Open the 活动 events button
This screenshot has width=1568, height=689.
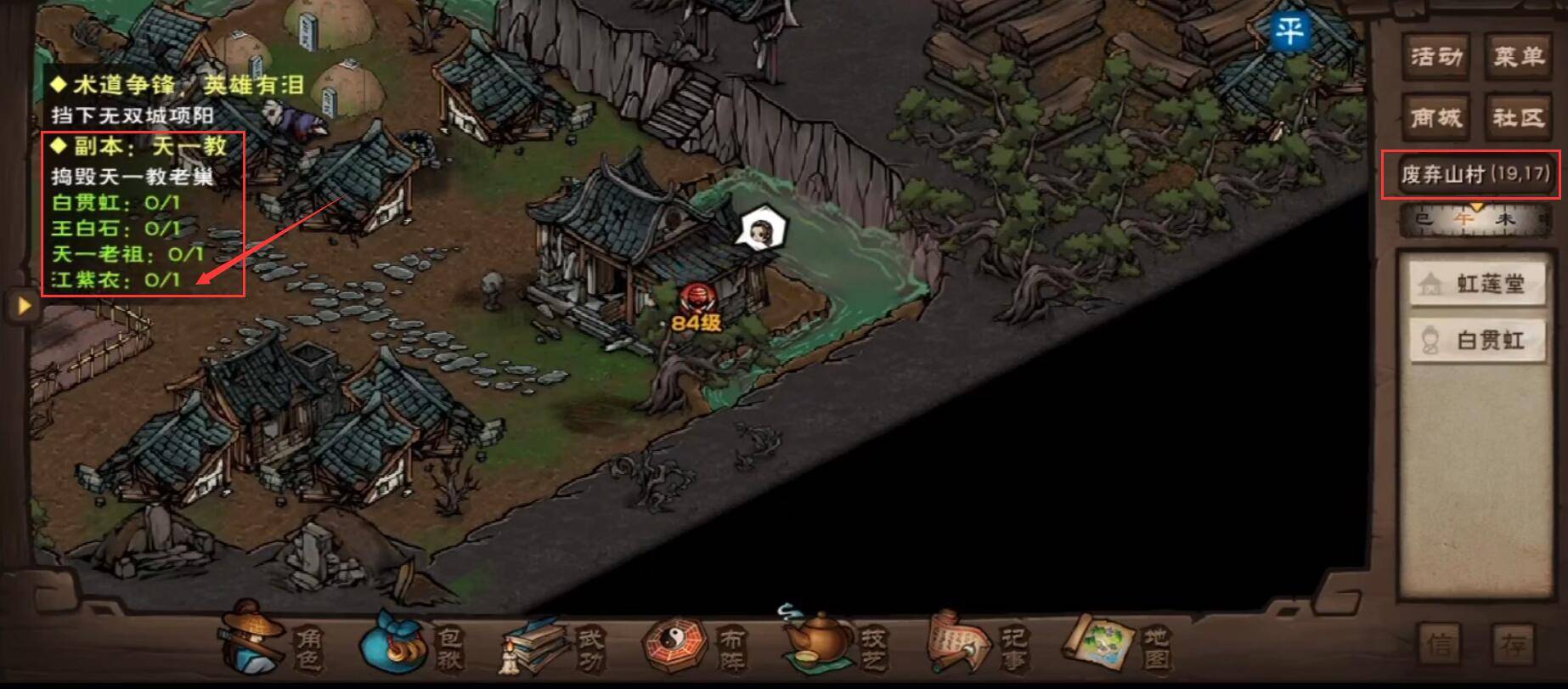(1436, 57)
